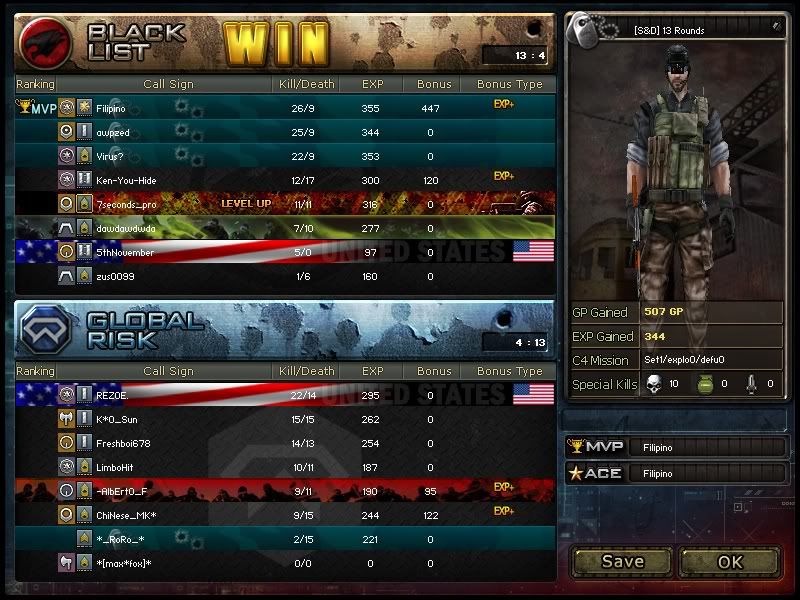This screenshot has height=600, width=800.
Task: Select ChiNese_MK*'s scoreboard row
Action: (285, 515)
